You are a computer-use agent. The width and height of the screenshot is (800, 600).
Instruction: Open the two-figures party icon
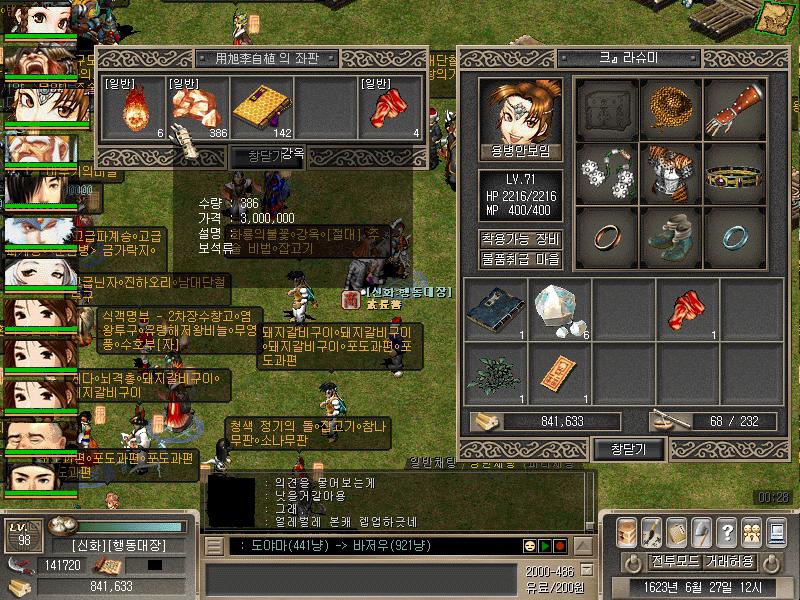tap(753, 532)
